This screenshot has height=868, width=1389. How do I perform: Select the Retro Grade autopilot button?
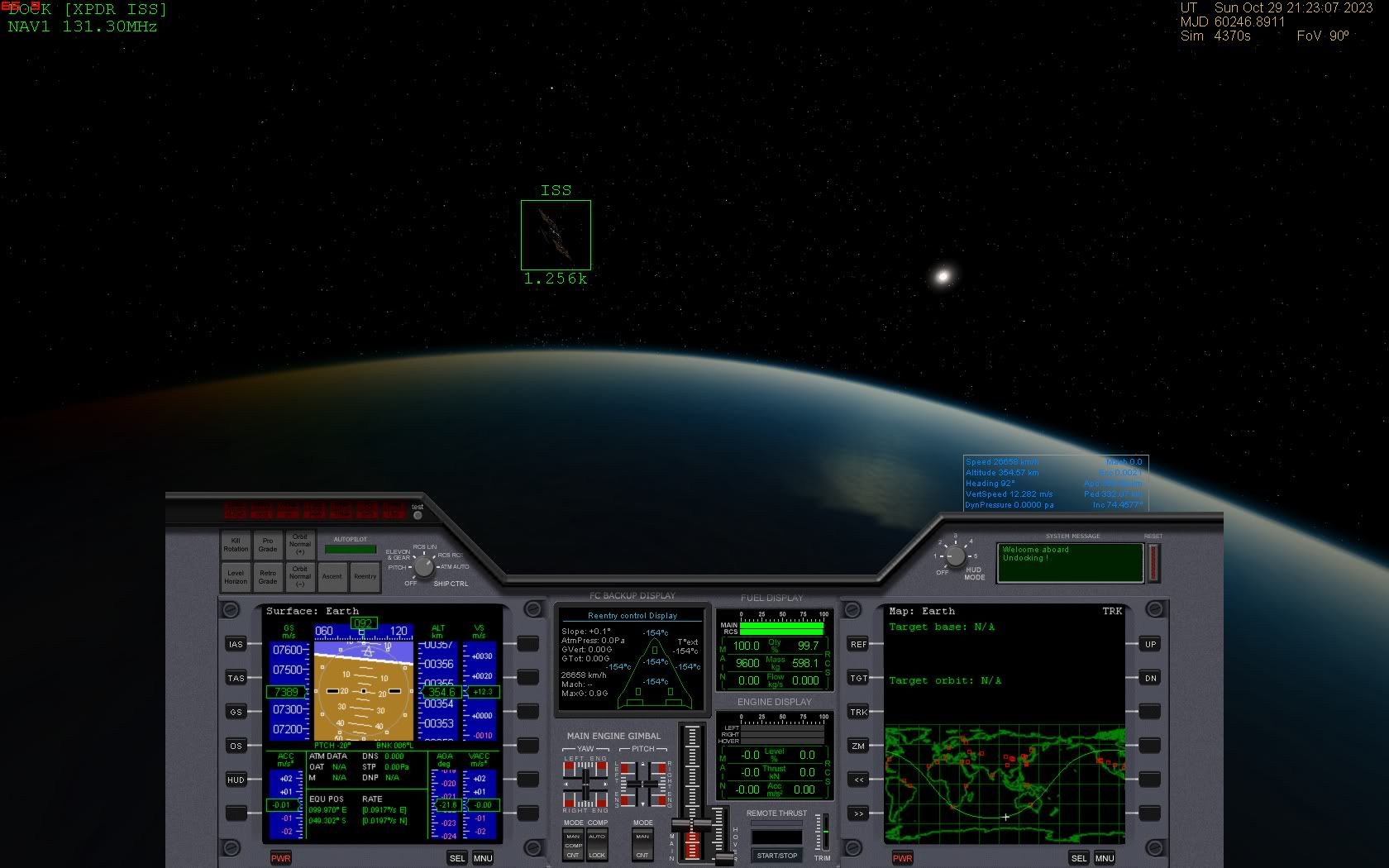pos(268,576)
